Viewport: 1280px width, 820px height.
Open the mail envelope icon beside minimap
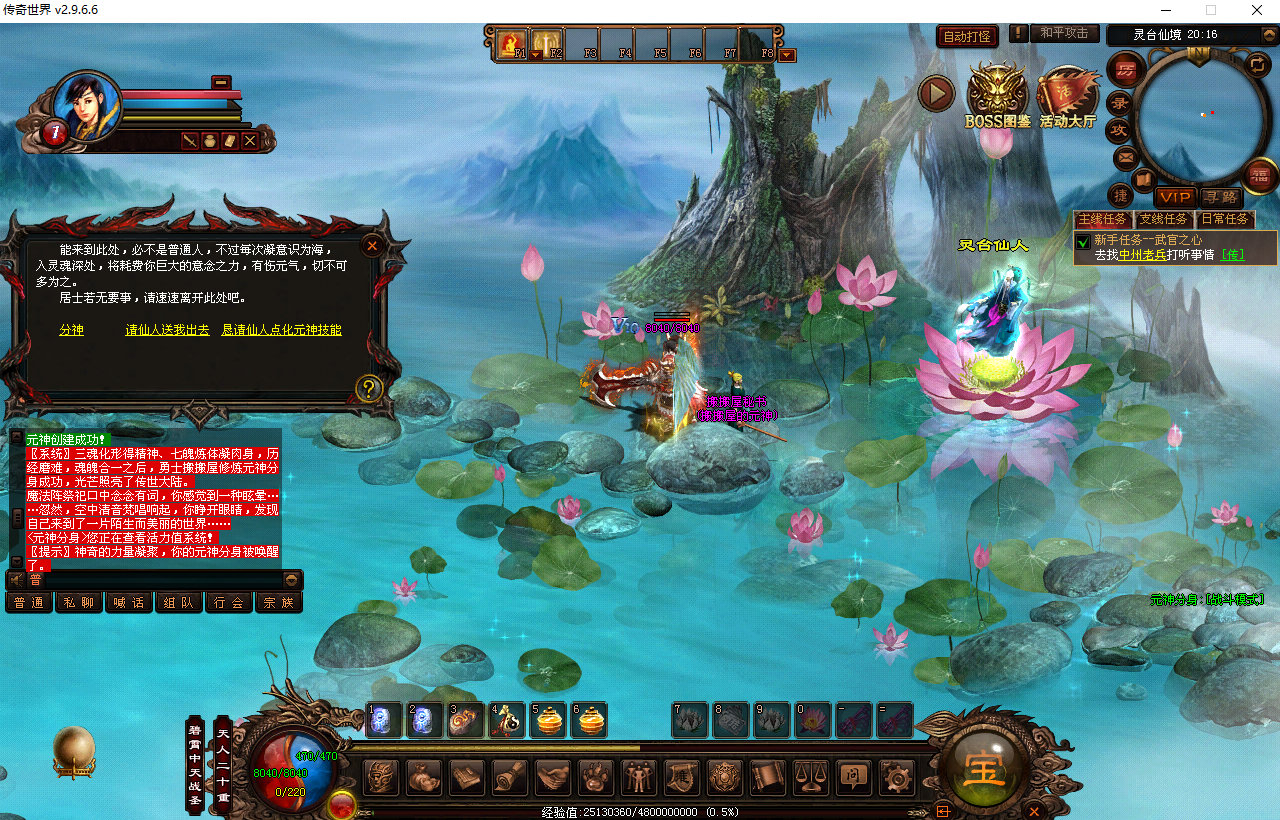coord(1126,158)
